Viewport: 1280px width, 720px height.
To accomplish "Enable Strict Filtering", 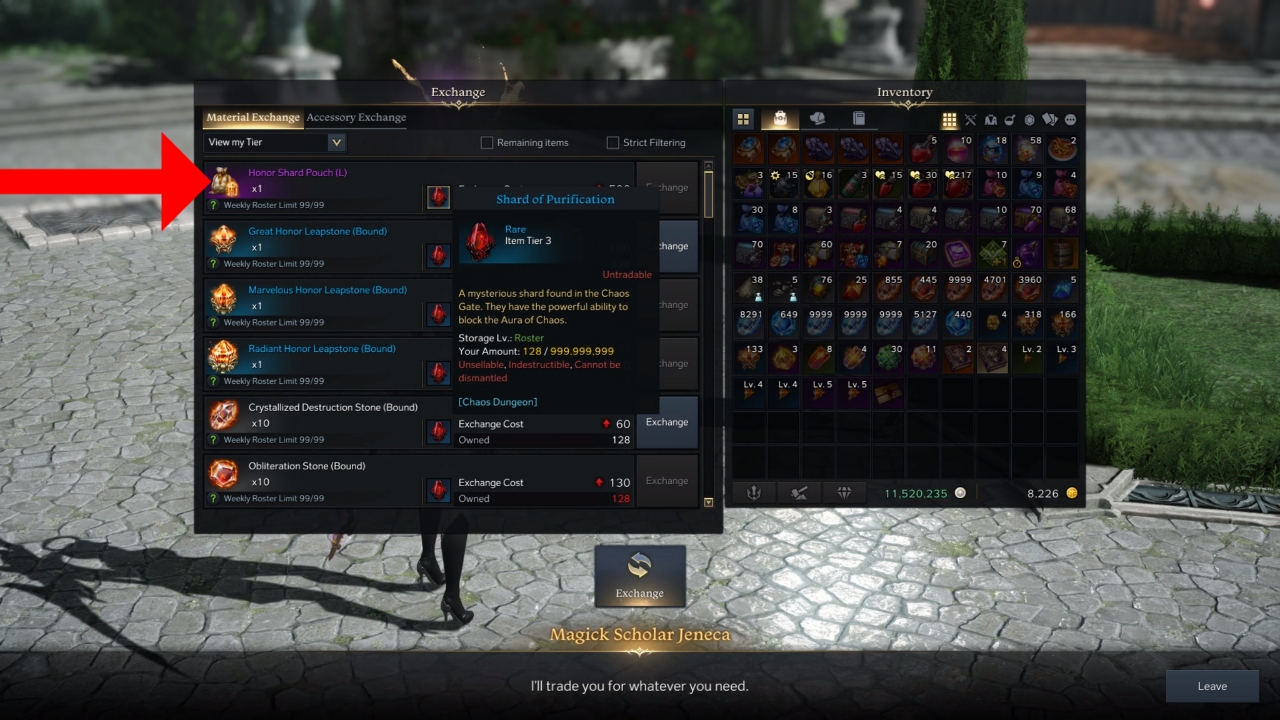I will click(612, 142).
